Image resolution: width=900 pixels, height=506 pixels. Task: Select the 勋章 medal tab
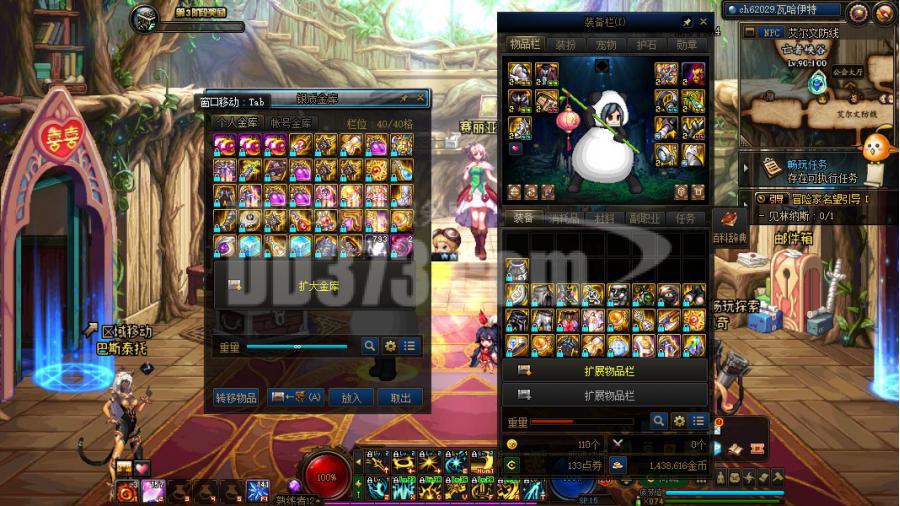[x=687, y=45]
